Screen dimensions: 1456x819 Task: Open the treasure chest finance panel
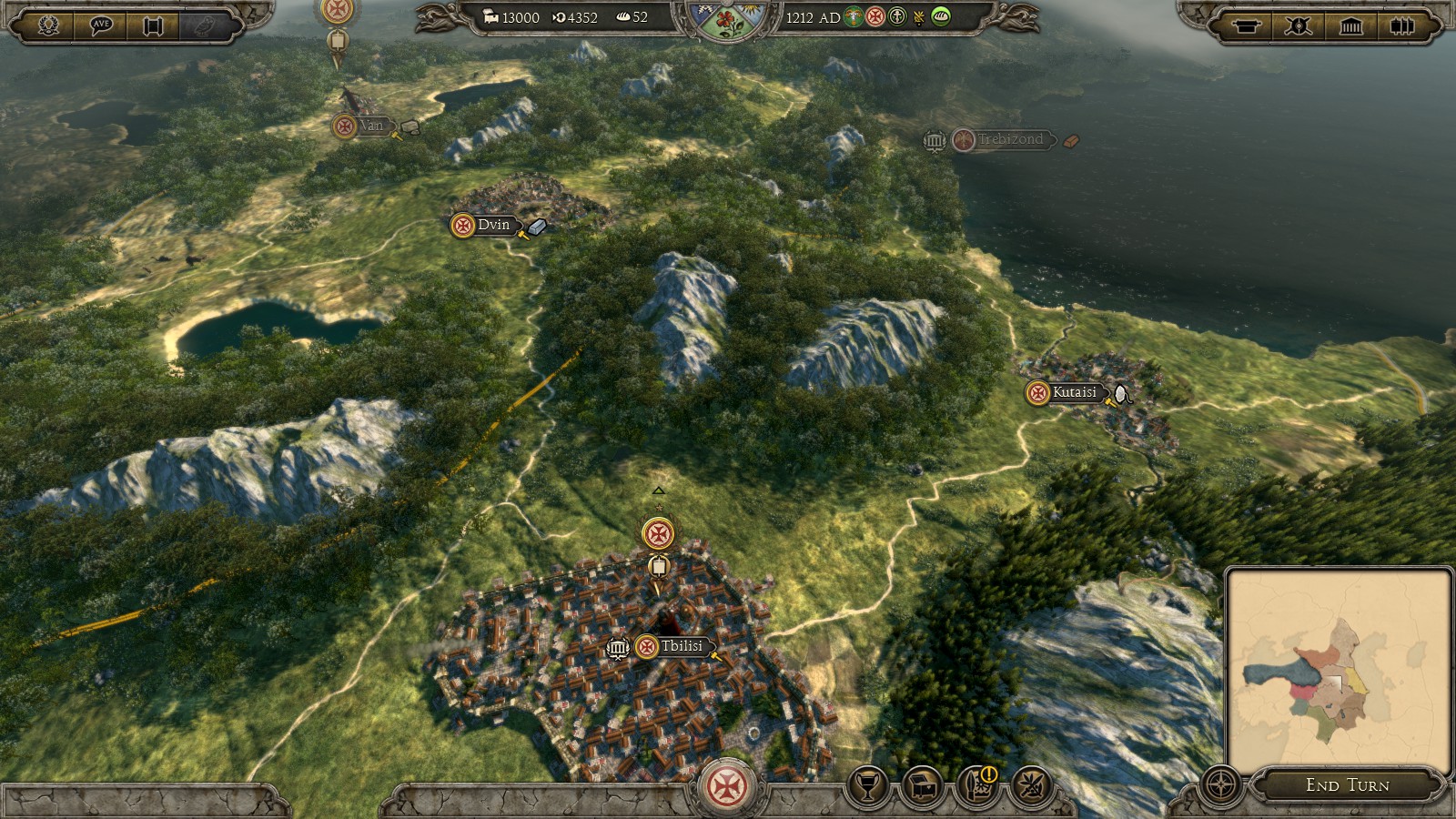923,785
